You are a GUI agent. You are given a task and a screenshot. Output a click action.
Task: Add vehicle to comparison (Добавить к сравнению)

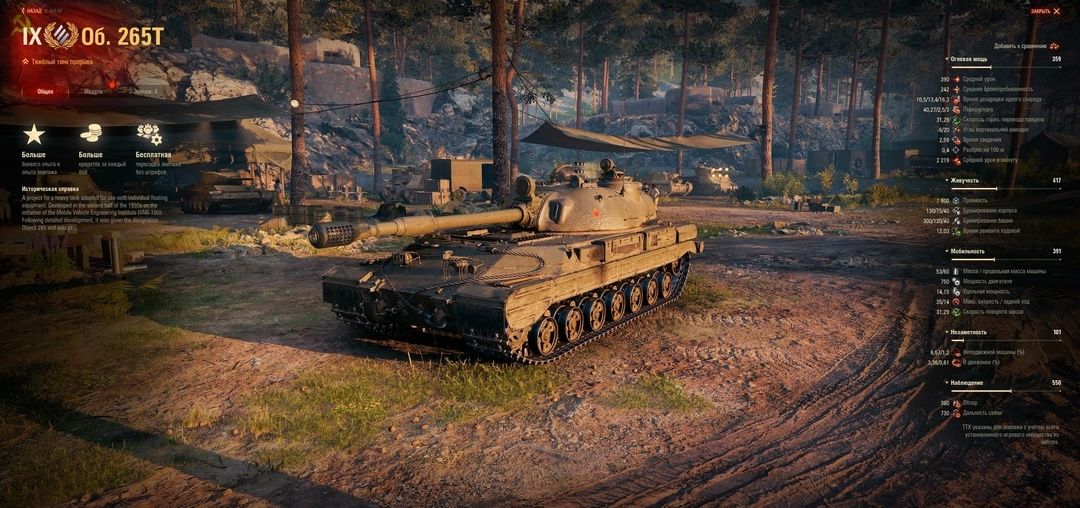pyautogui.click(x=1026, y=46)
